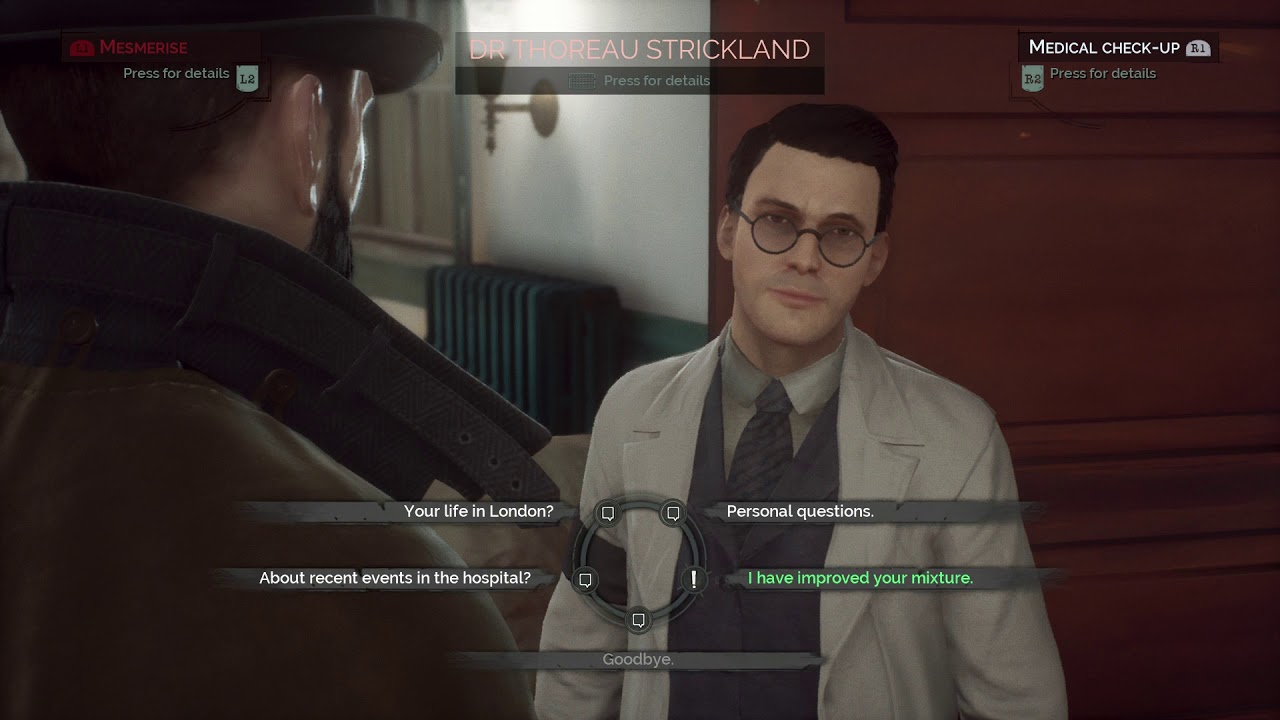
Task: Use the Mesmerise action
Action: (x=143, y=47)
